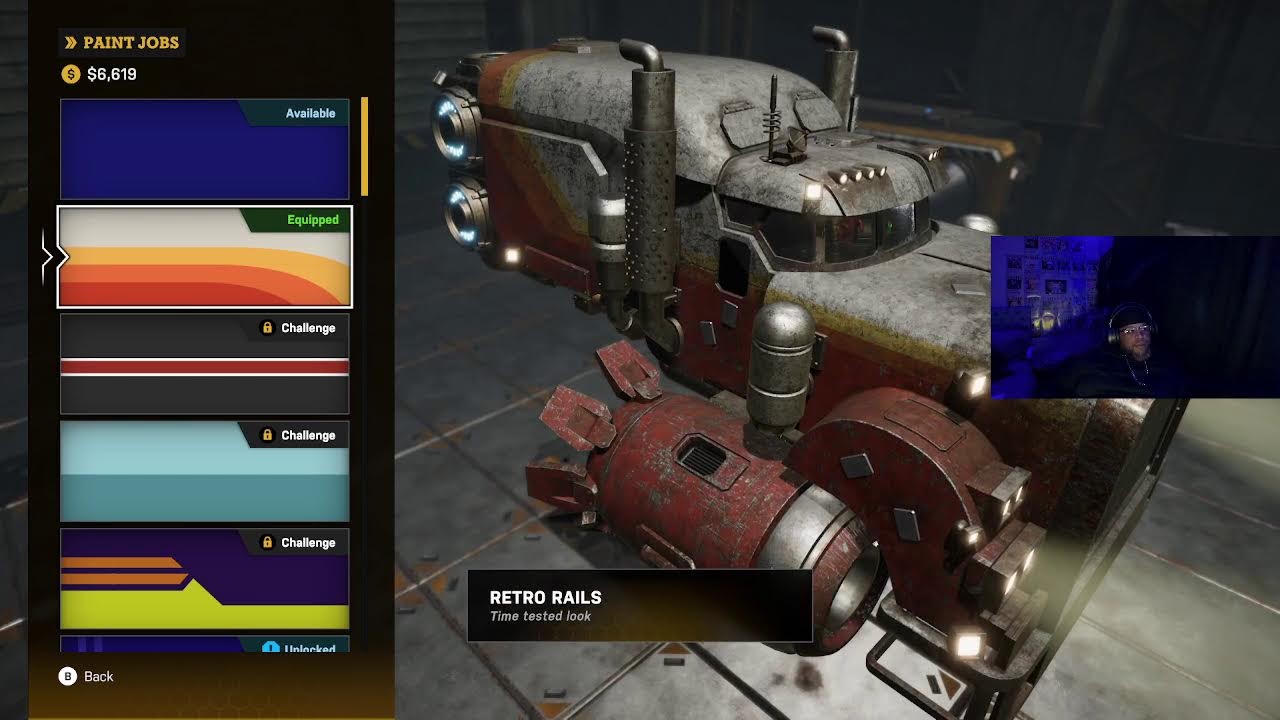Choose the equipped Retro Rails orange-striped paint job
This screenshot has width=1280, height=720.
[204, 257]
